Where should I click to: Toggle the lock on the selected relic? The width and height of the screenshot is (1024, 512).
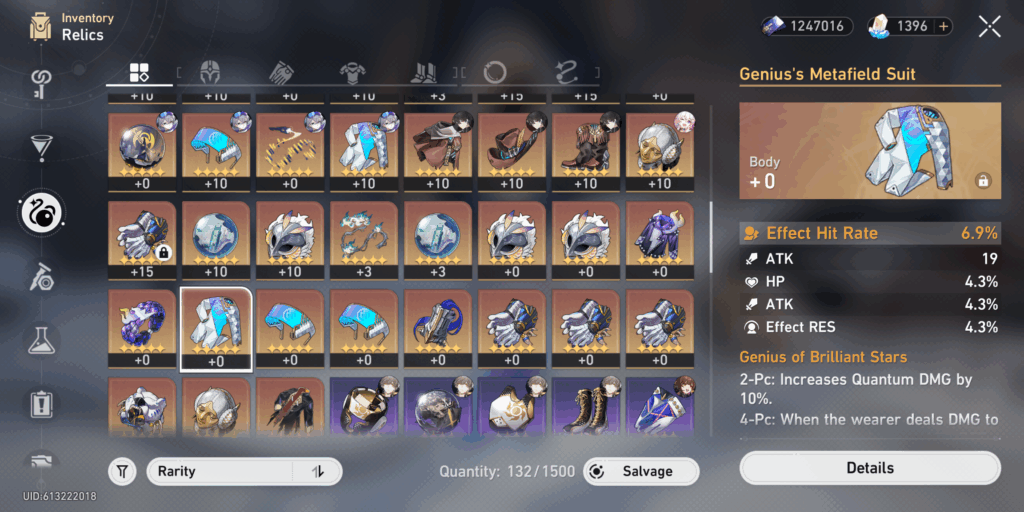coord(984,181)
